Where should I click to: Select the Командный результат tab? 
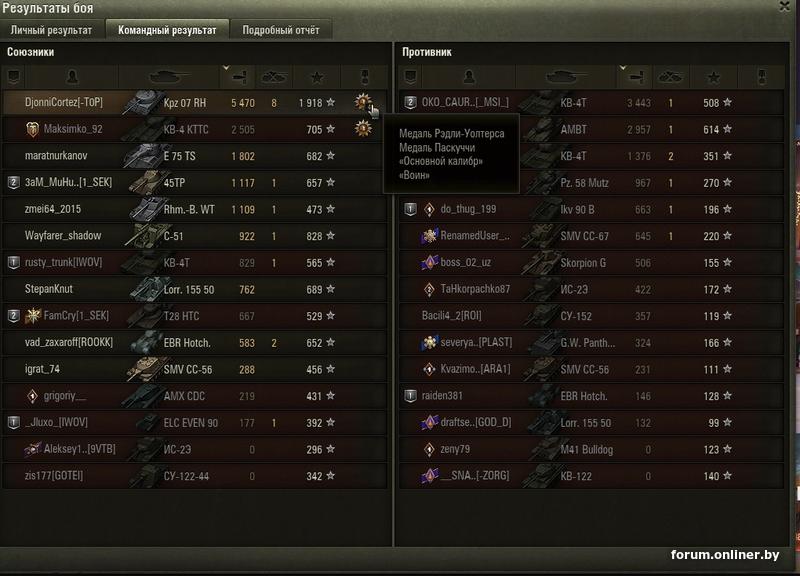coord(167,30)
